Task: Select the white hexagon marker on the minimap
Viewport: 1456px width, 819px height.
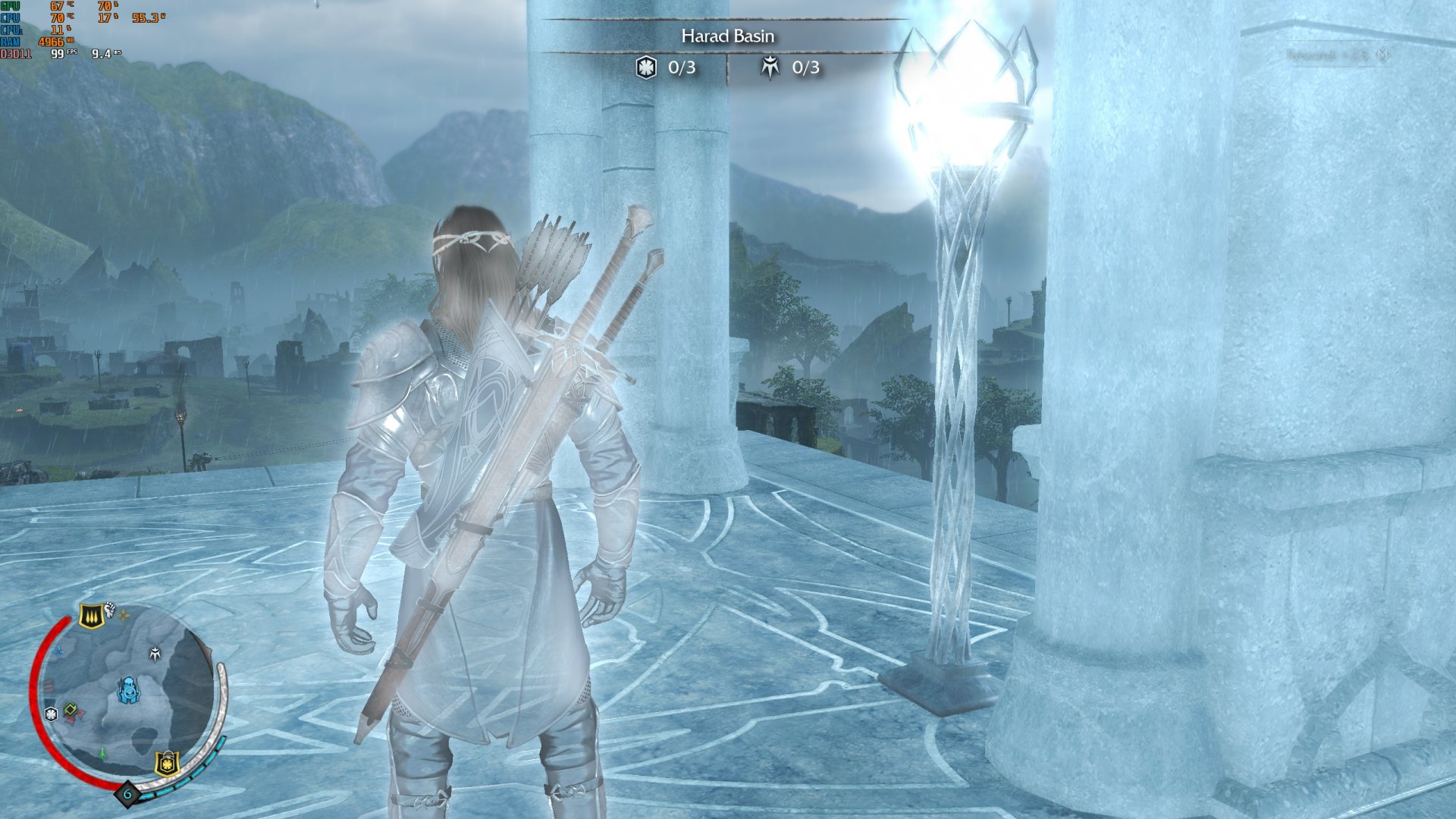Action: click(51, 714)
